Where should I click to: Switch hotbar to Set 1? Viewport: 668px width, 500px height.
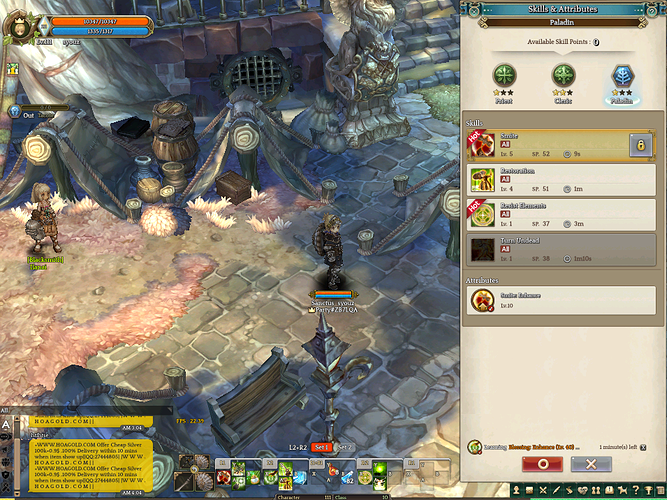[321, 447]
